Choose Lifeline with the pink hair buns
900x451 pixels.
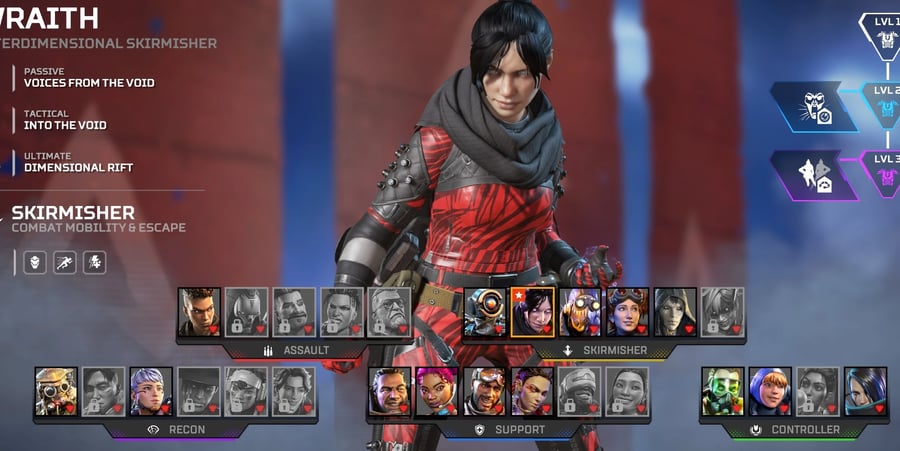[437, 391]
